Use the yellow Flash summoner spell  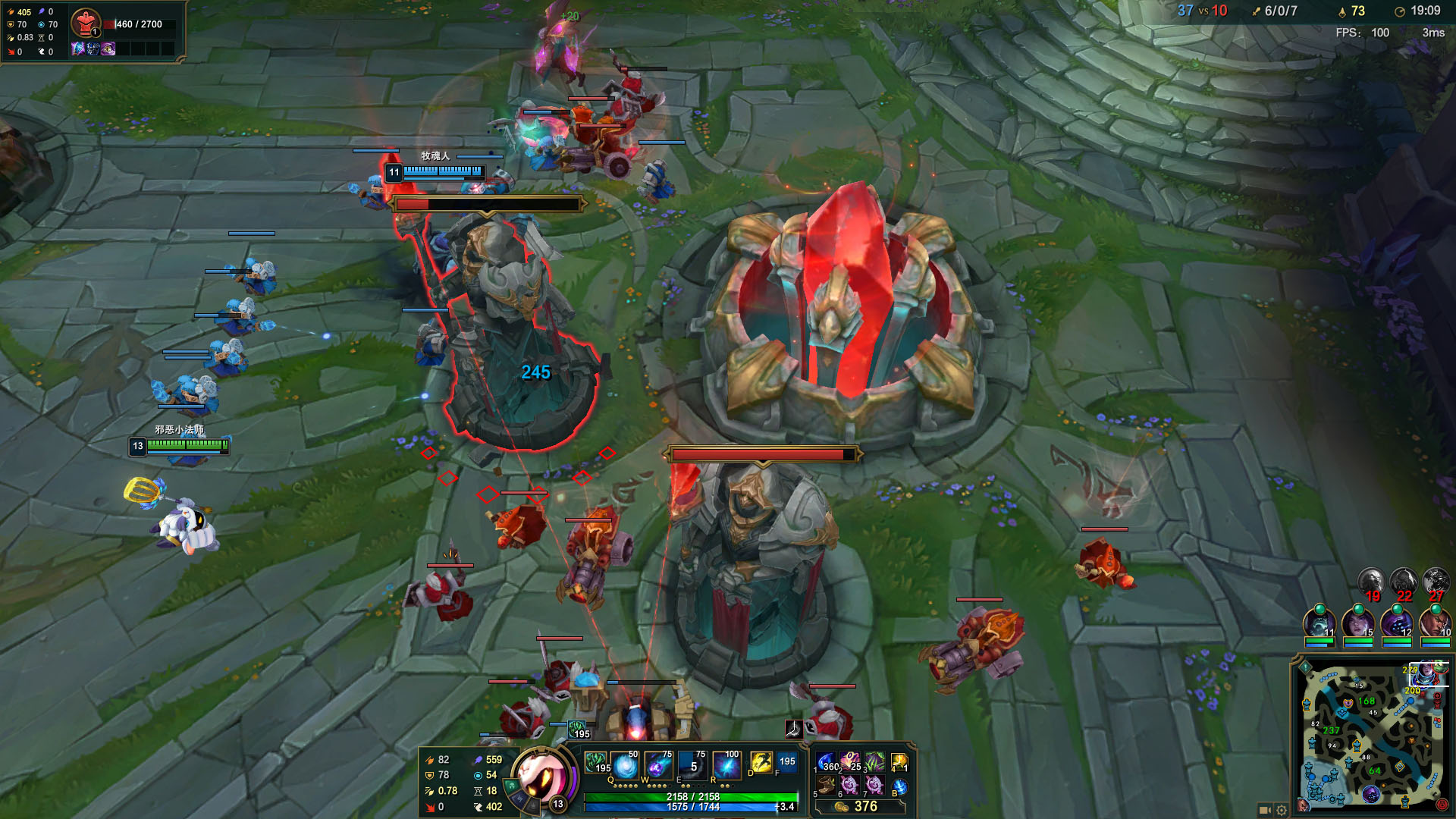(x=761, y=763)
